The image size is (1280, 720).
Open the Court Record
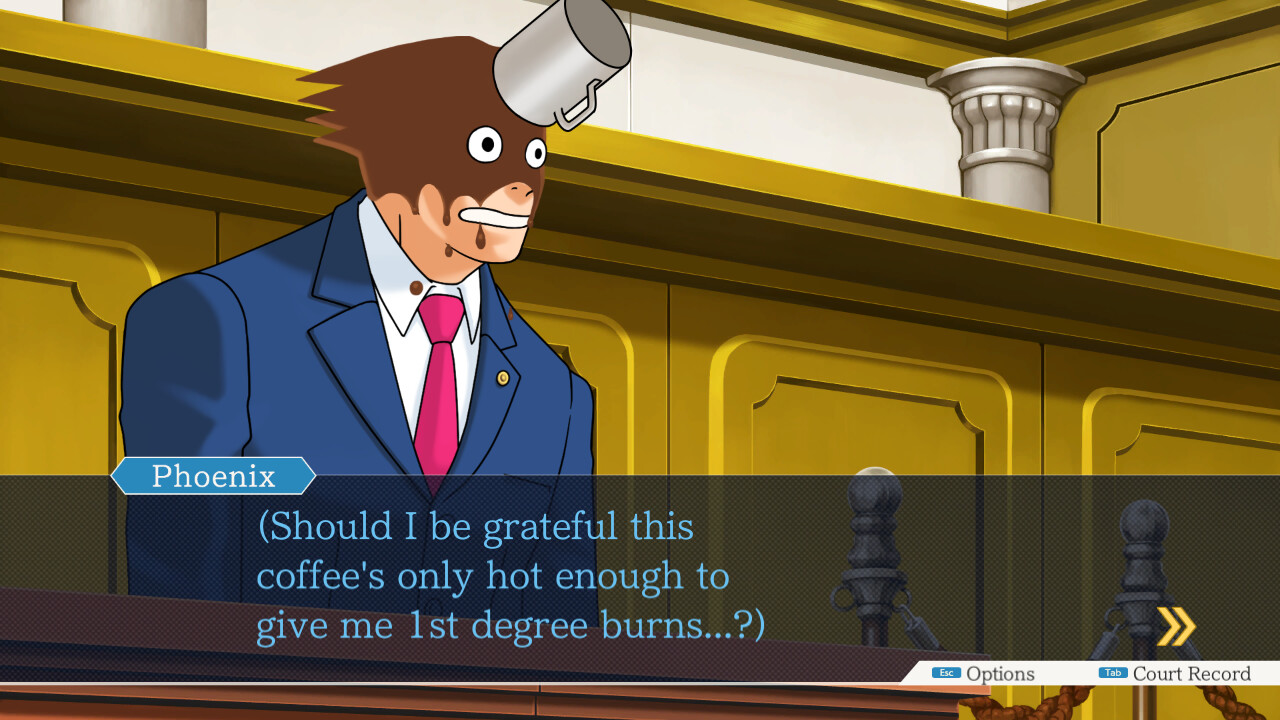click(1176, 674)
